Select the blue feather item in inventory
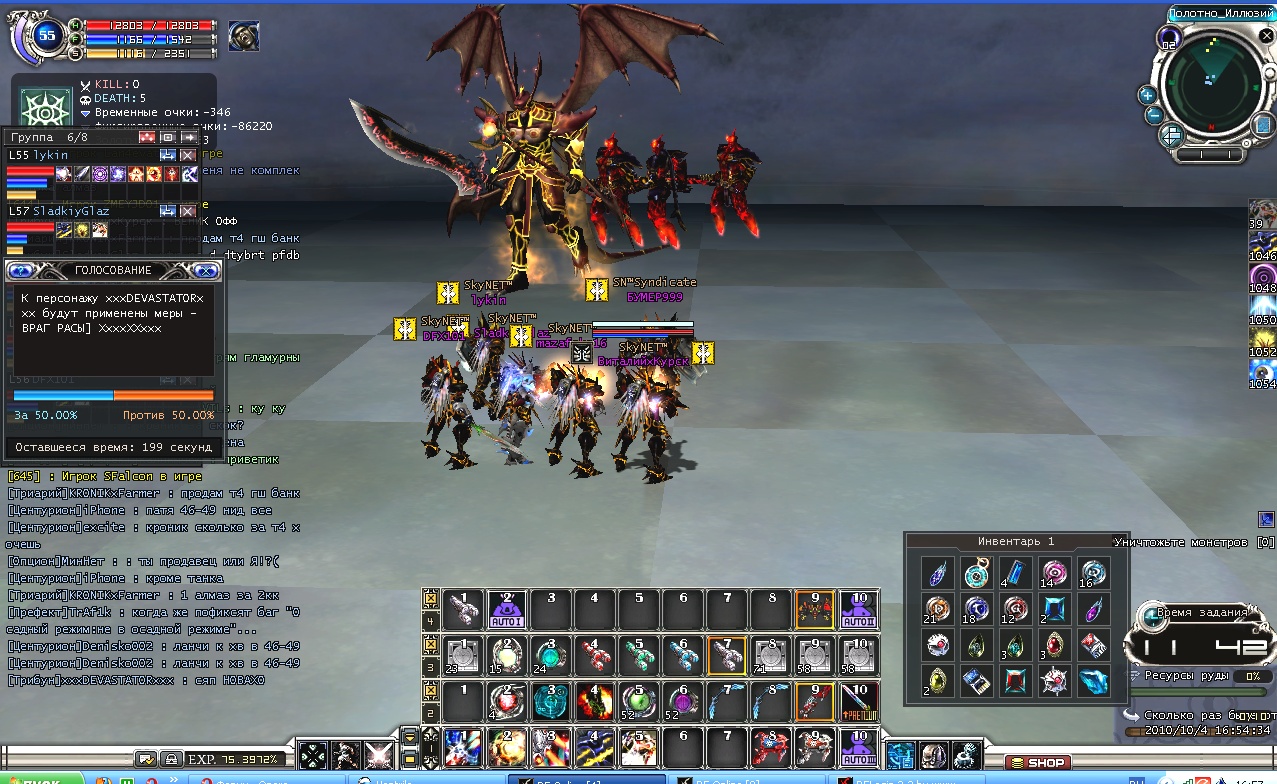 938,572
